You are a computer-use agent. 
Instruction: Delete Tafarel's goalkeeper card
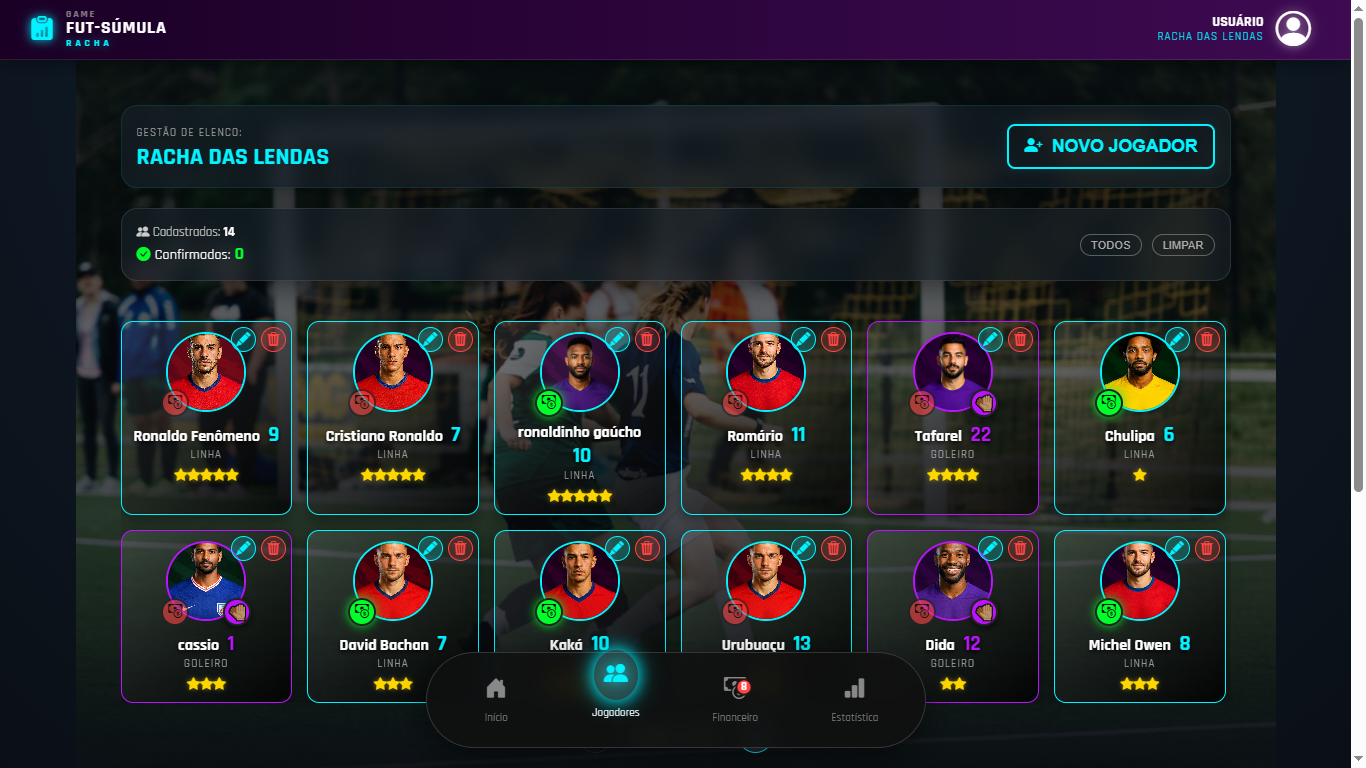pos(1020,339)
